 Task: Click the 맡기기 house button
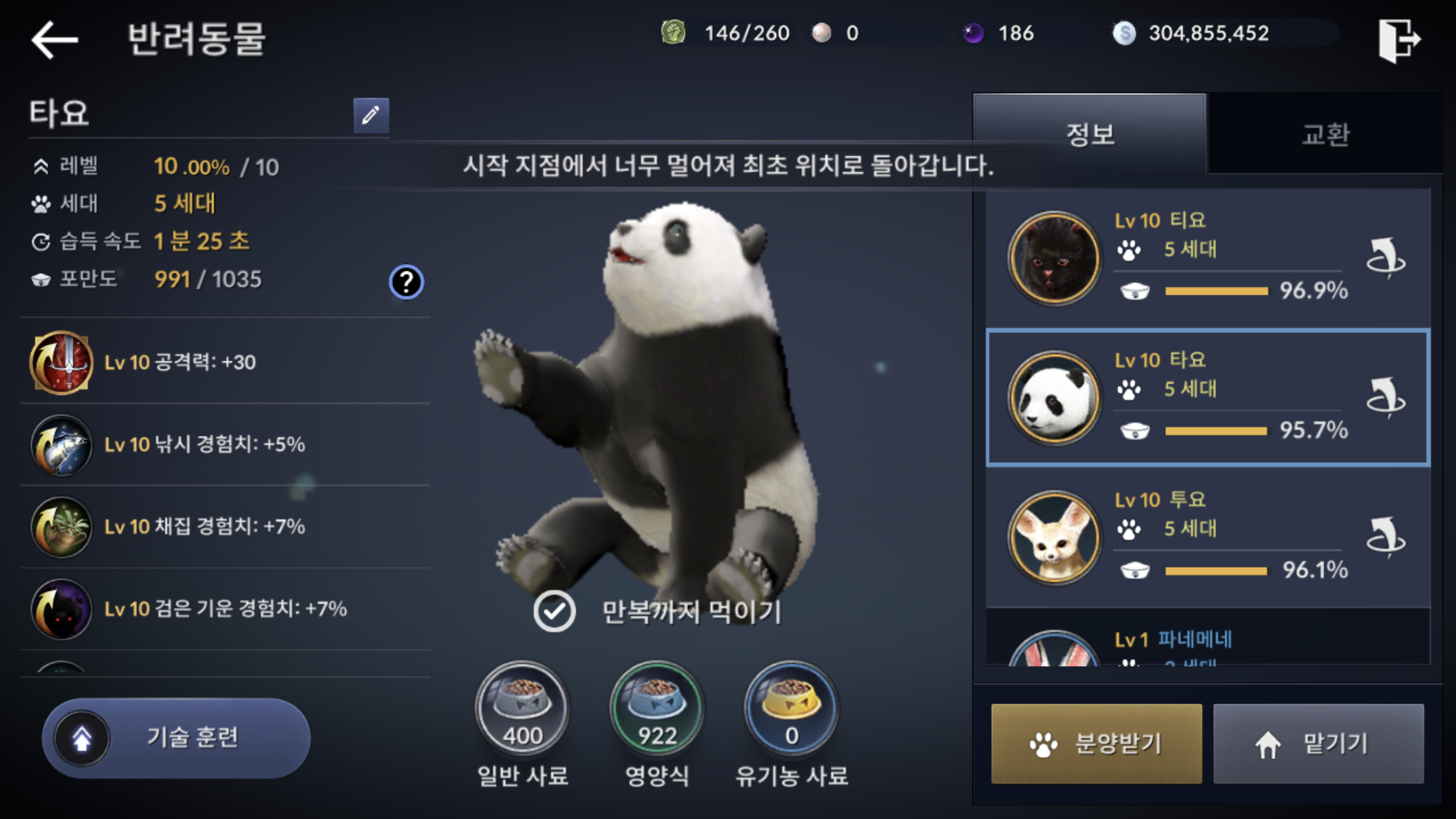point(1318,744)
